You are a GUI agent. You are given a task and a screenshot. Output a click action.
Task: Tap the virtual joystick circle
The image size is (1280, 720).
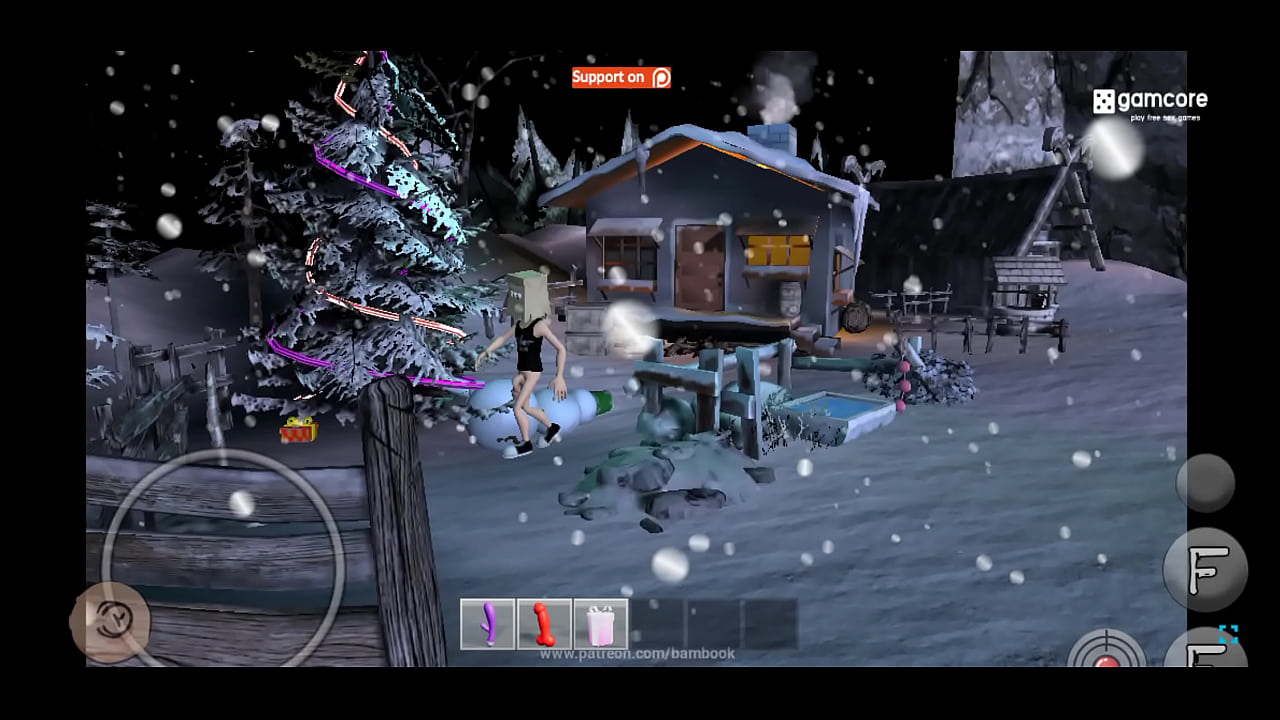pos(223,557)
